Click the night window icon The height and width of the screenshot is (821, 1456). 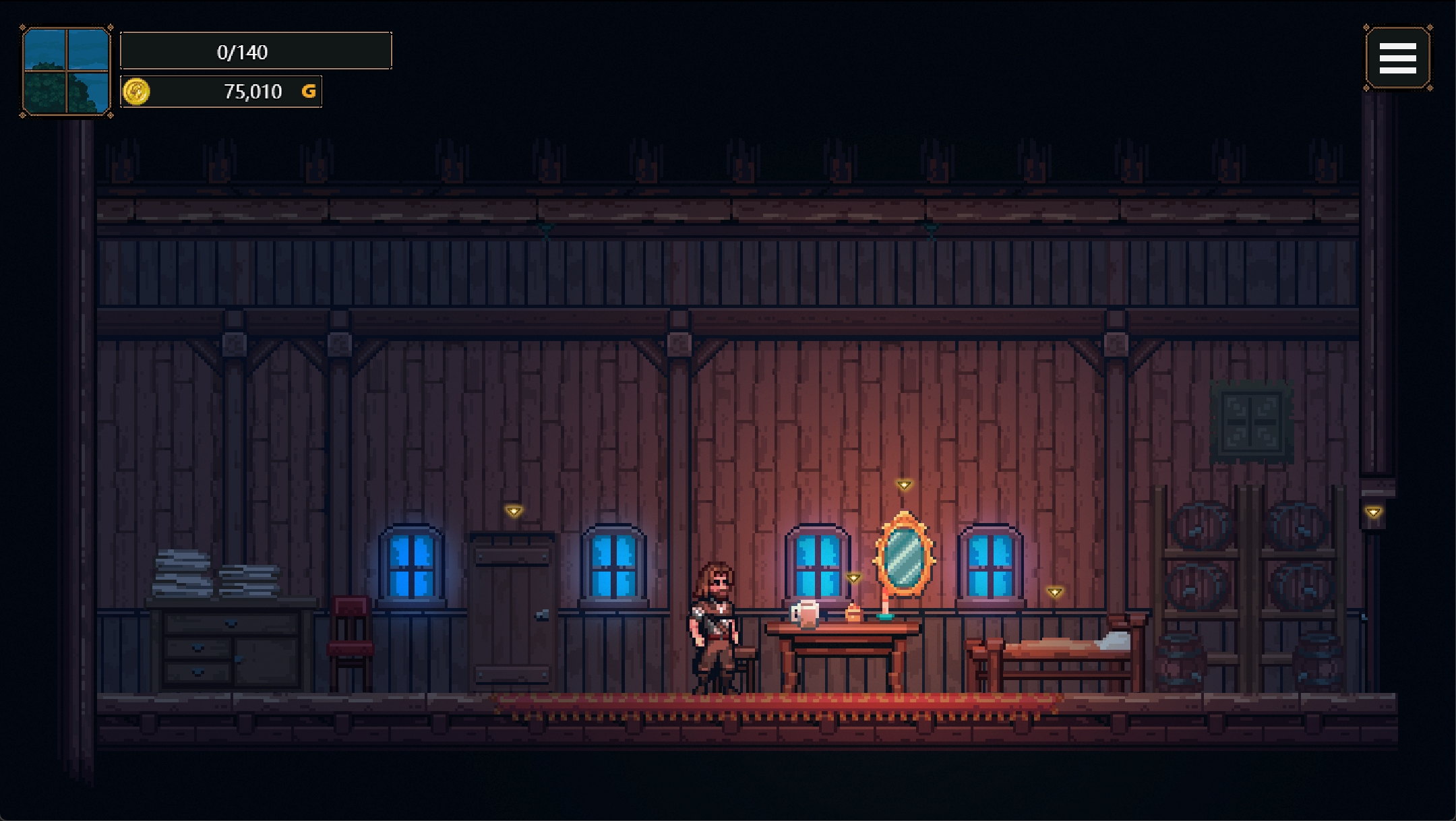[66, 71]
